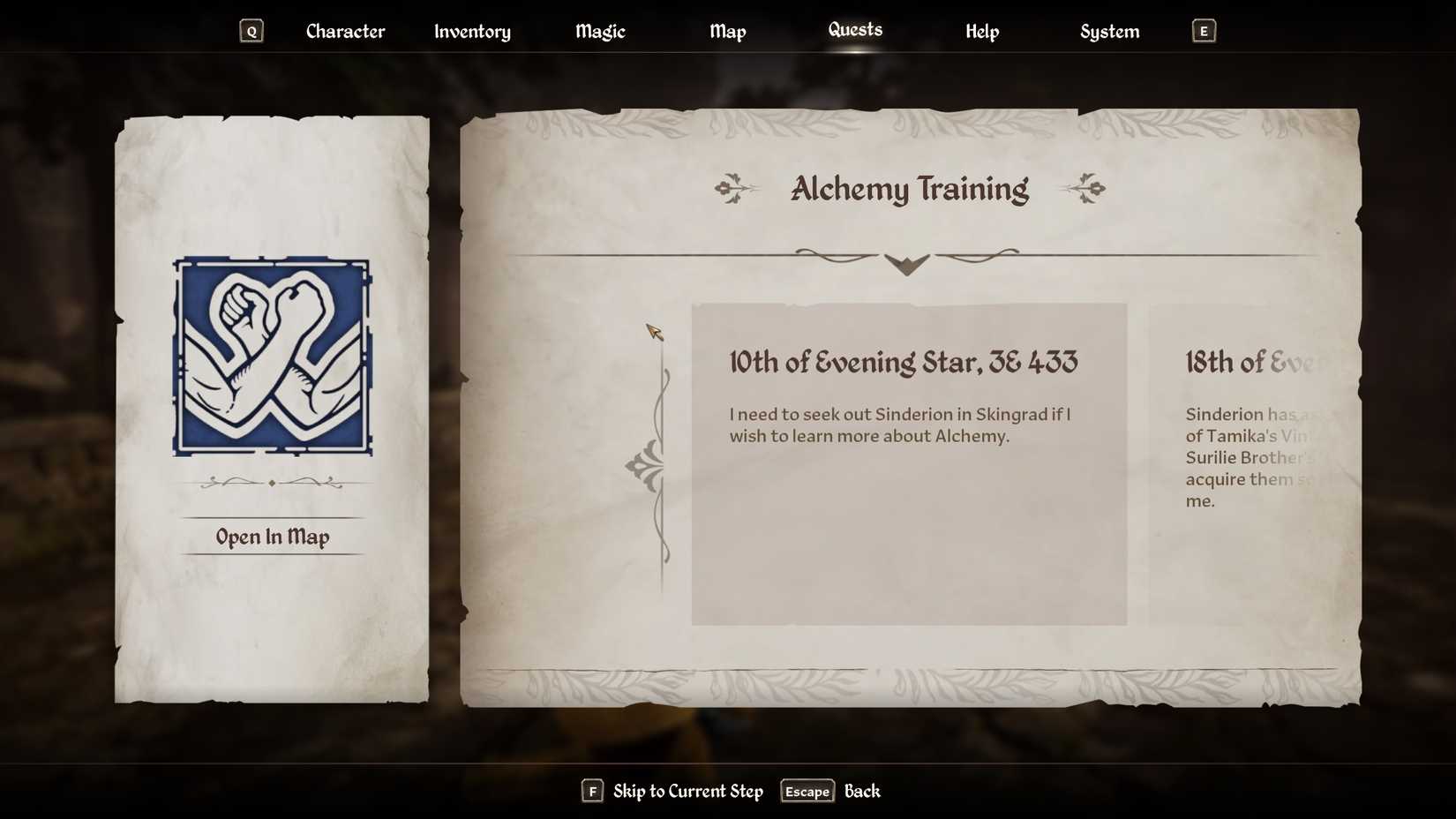Switch to the Magic tab
Screen dimensions: 1456x819
[600, 31]
